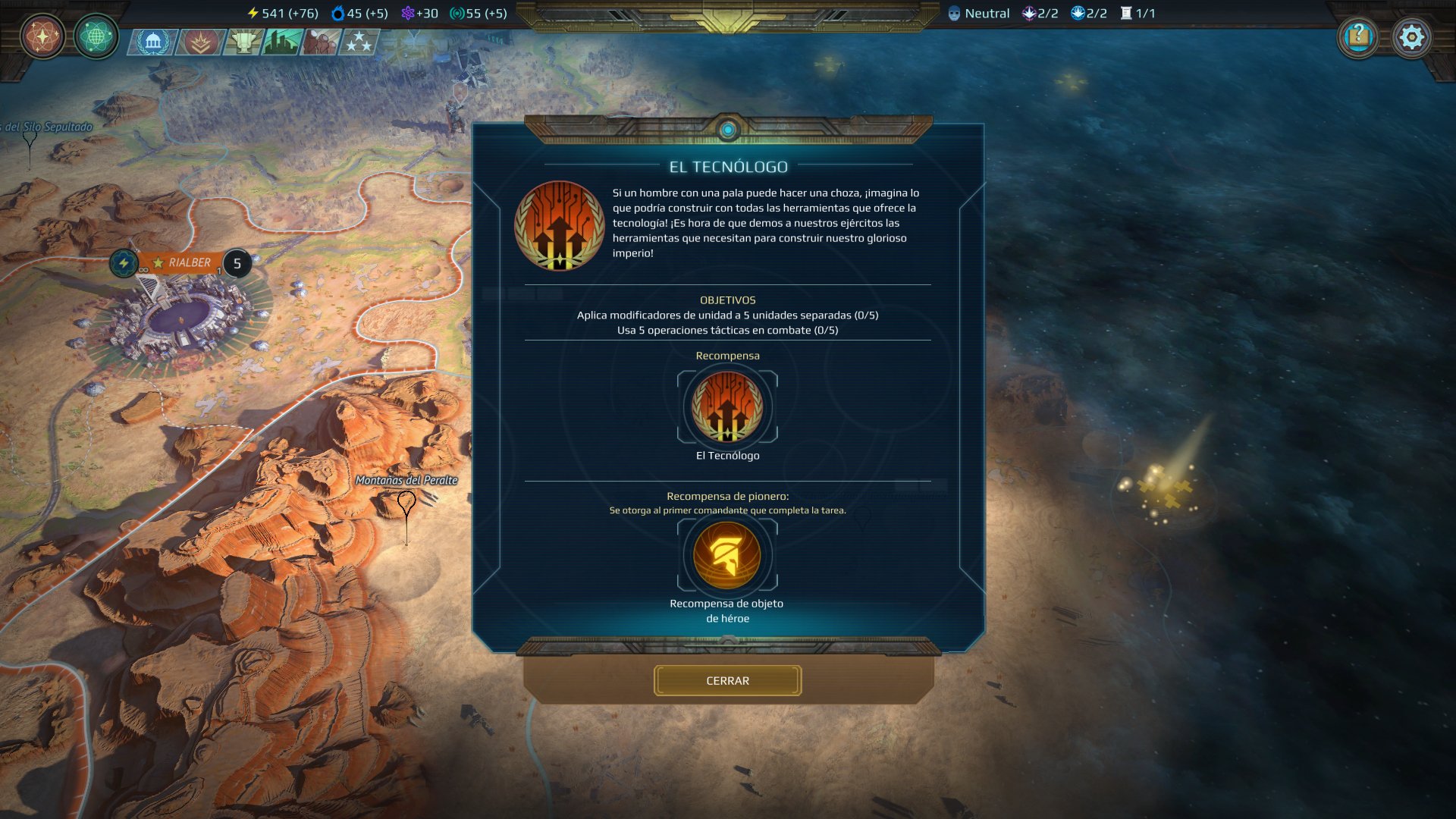
Task: Select the red doctrine emblem in the toolbar
Action: [x=198, y=43]
